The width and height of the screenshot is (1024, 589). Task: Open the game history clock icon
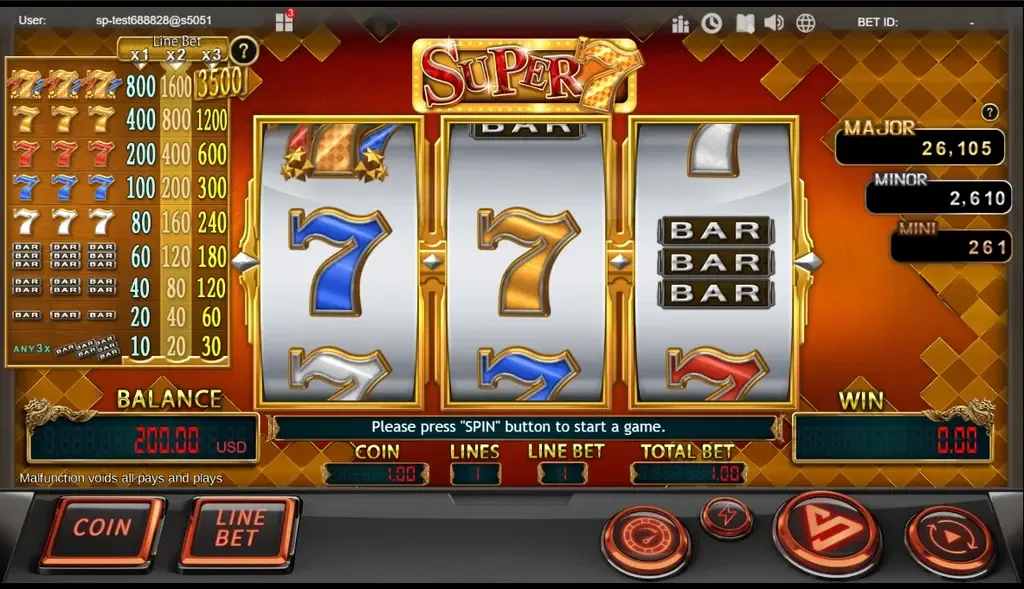[x=712, y=22]
